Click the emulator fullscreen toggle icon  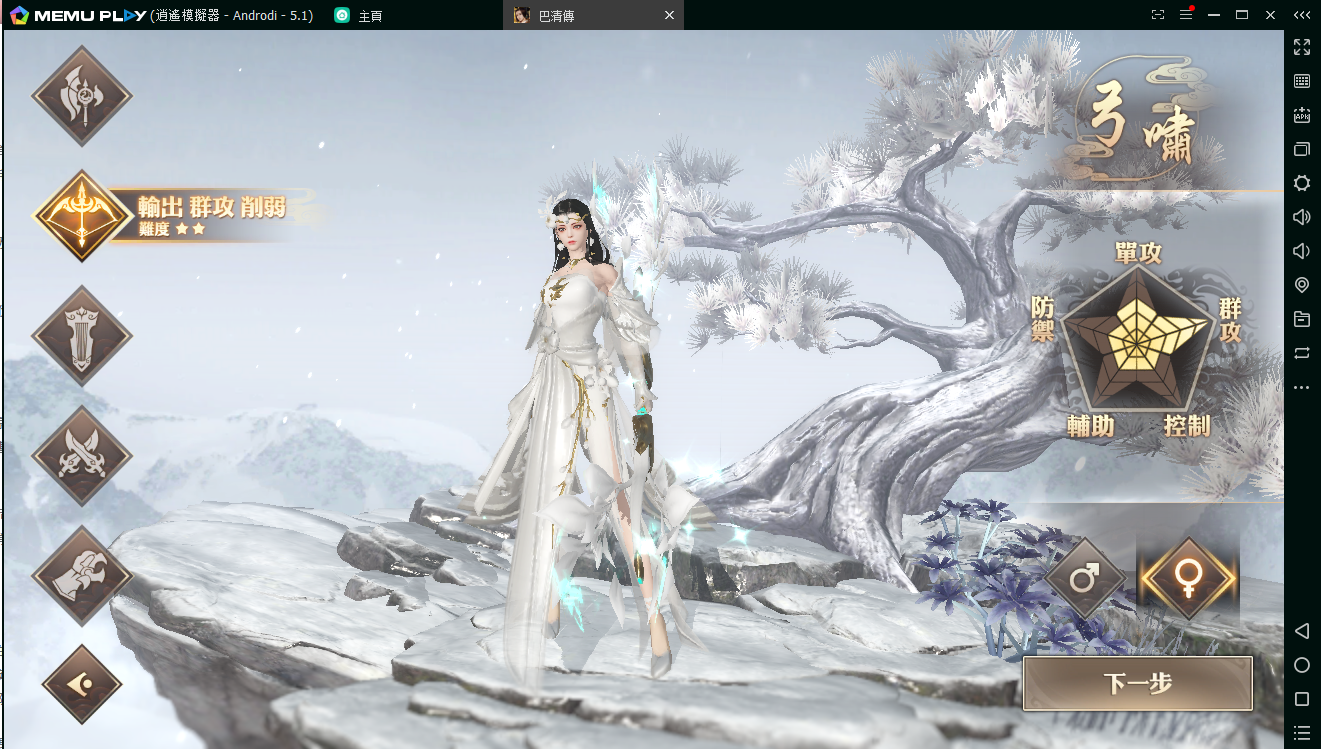point(1302,47)
